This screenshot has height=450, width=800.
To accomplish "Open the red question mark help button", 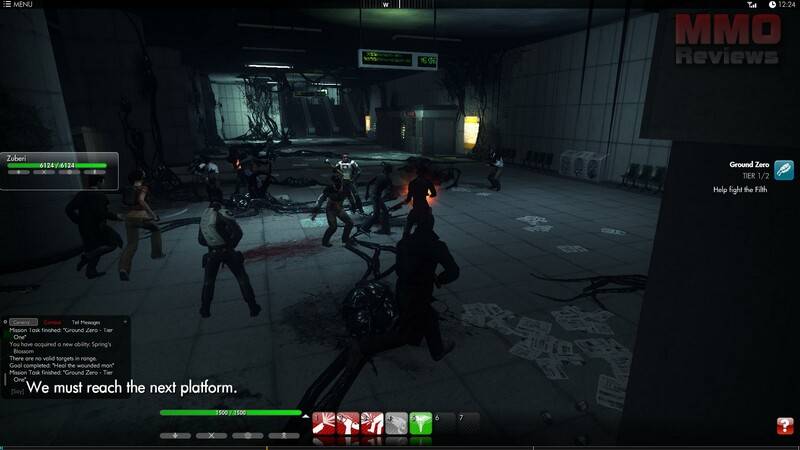I will tap(785, 426).
